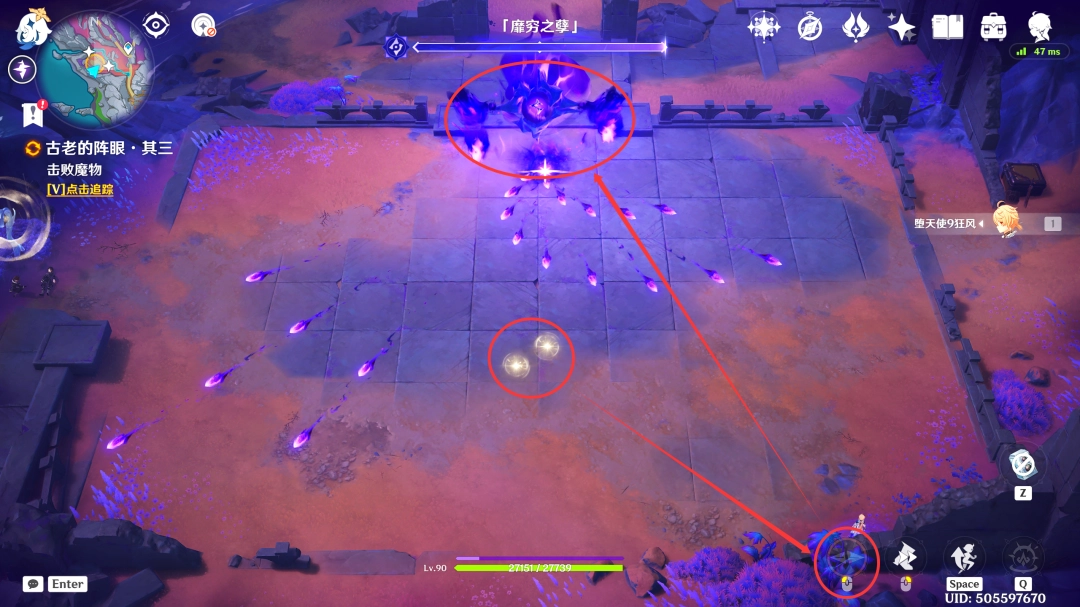Image resolution: width=1080 pixels, height=607 pixels.
Task: Open the four-pointed star events icon
Action: 901,27
